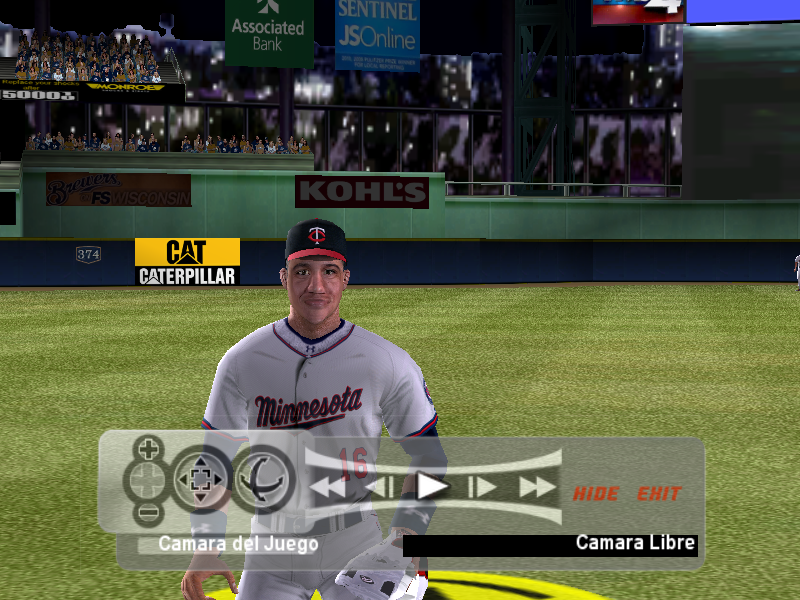This screenshot has height=600, width=800.
Task: Switch to the Camara Libre option
Action: click(x=635, y=544)
